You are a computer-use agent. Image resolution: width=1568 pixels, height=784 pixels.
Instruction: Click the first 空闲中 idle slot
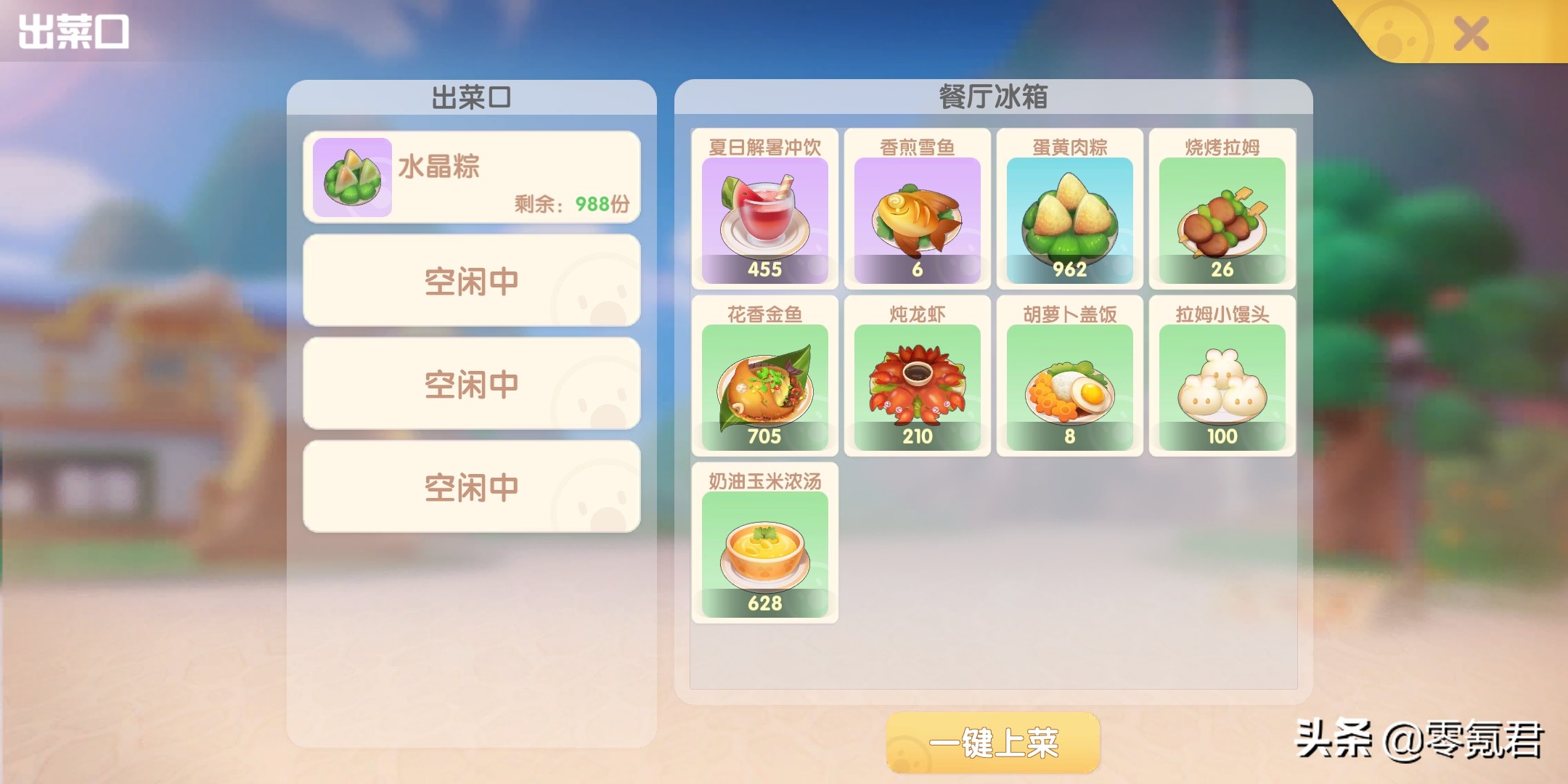(473, 279)
